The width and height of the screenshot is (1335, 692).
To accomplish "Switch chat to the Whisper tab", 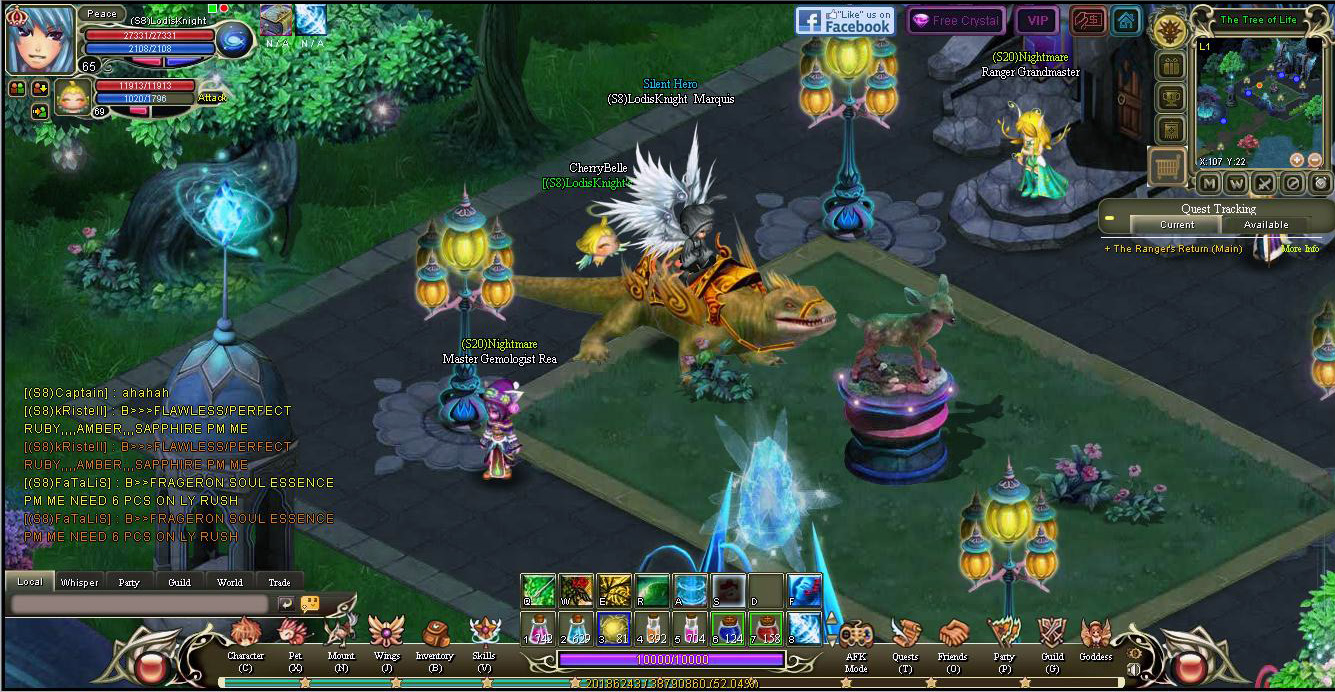I will coord(80,582).
